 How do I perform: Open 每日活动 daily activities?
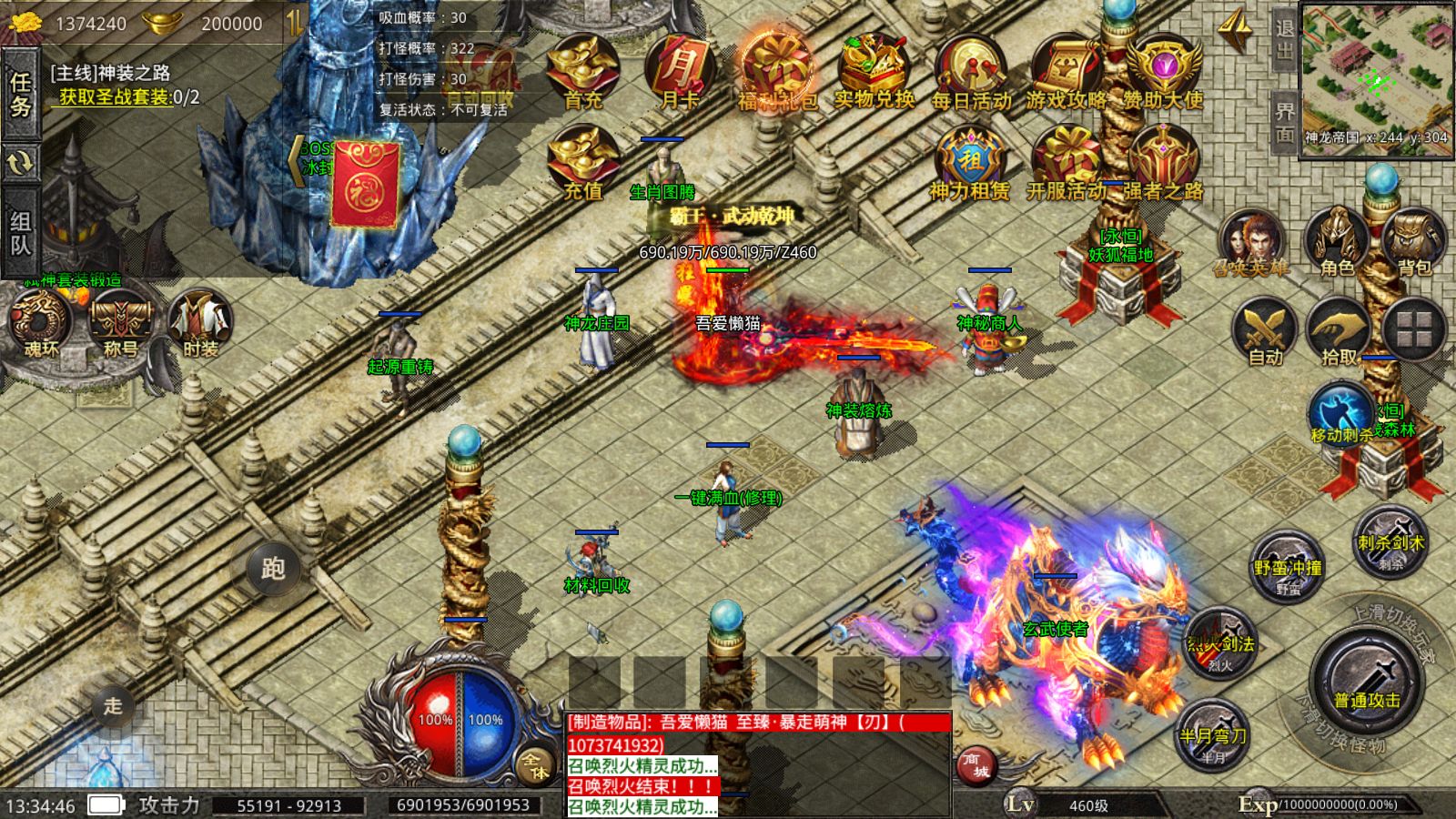(970, 71)
